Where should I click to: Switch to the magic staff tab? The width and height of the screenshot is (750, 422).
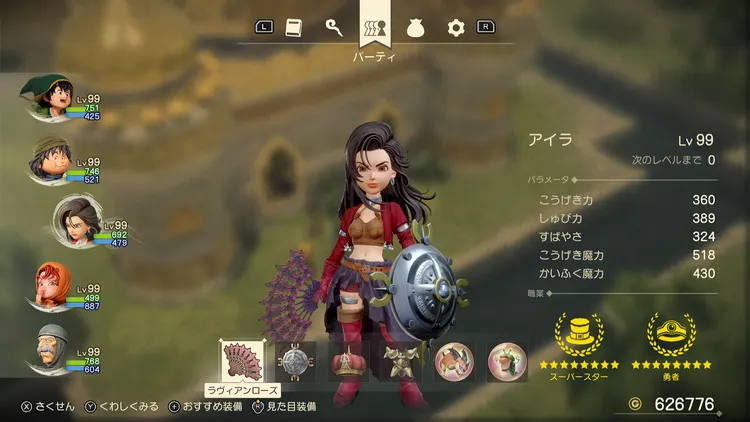(334, 28)
